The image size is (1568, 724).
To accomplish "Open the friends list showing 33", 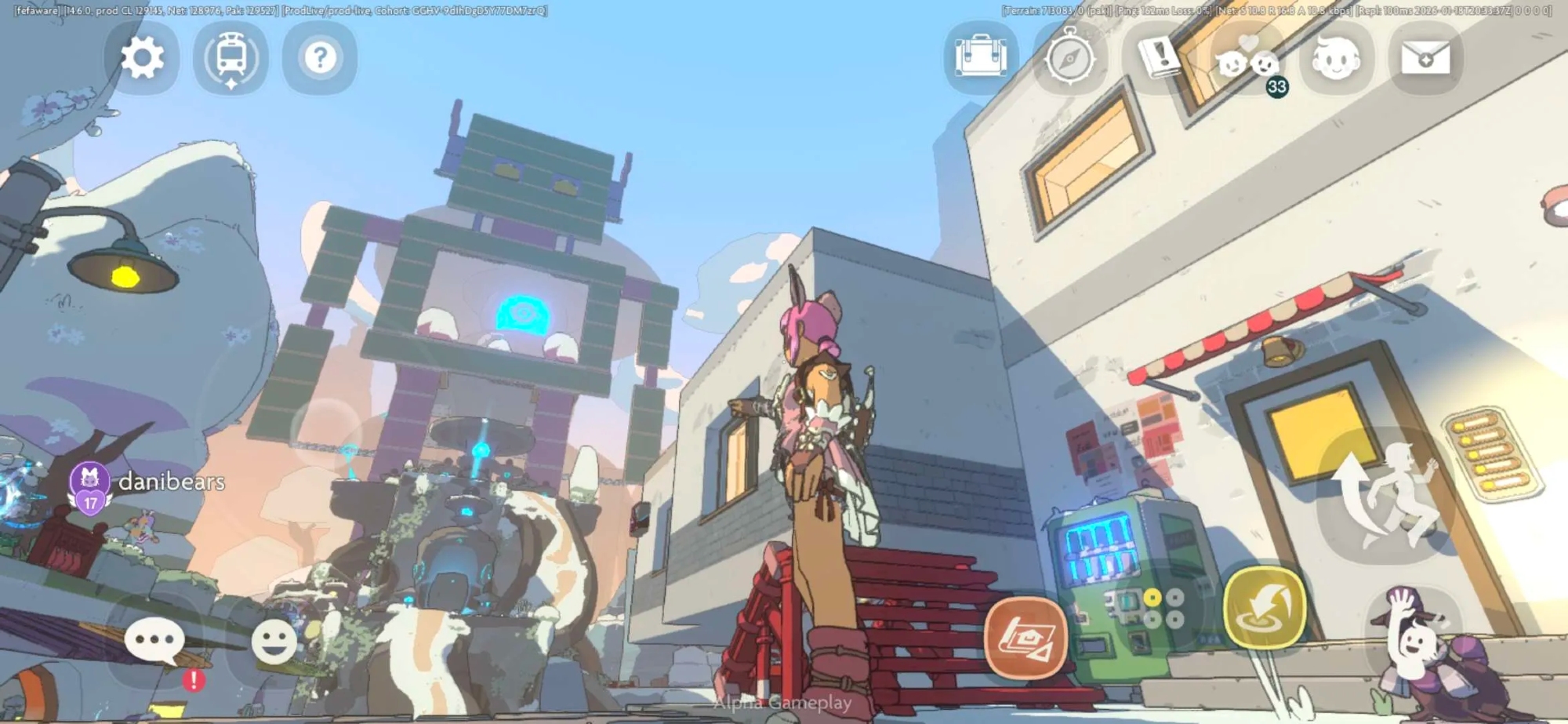I will point(1249,61).
